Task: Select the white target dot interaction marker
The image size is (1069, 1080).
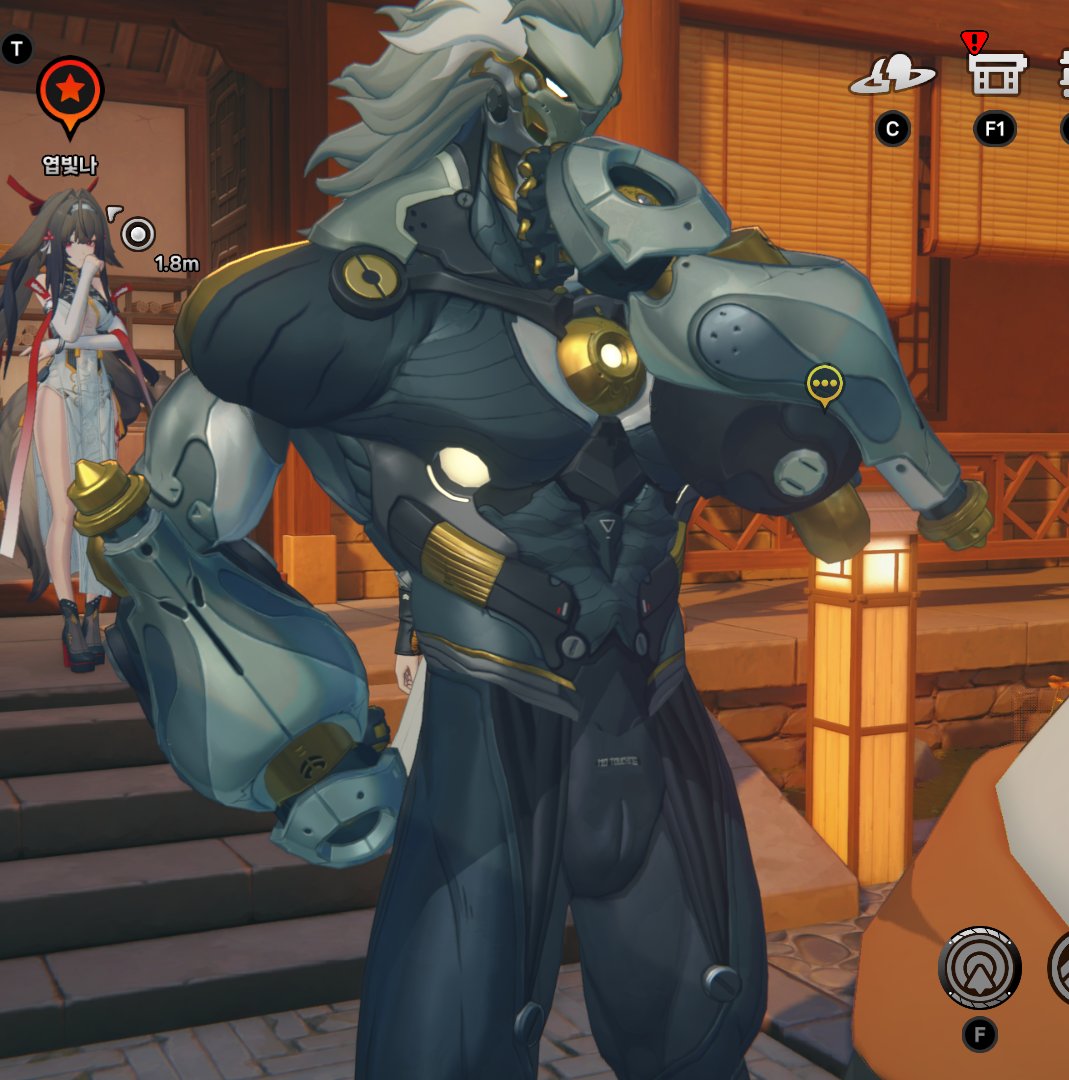Action: pyautogui.click(x=138, y=234)
